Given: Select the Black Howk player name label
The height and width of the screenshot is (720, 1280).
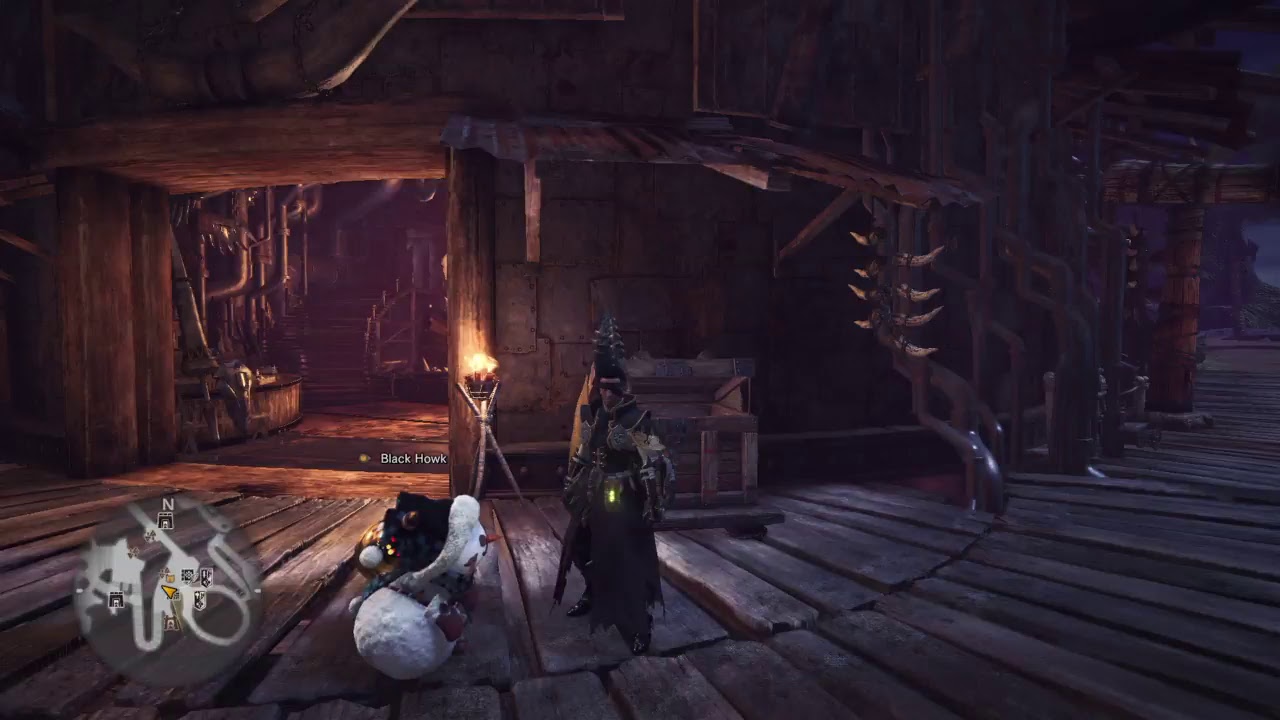Looking at the screenshot, I should tap(412, 460).
